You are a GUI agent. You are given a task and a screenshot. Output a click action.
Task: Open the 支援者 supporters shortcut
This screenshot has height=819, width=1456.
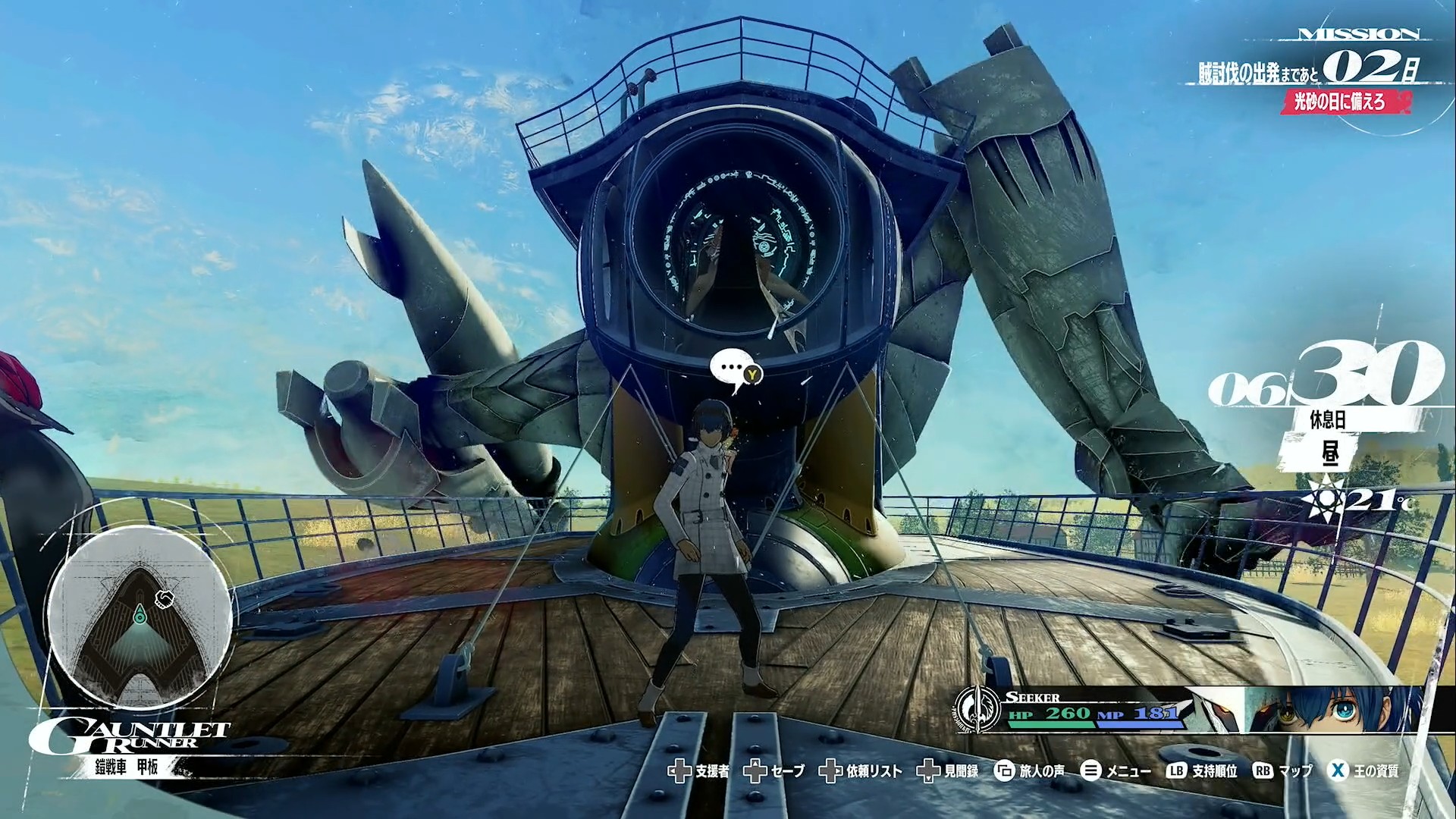698,771
